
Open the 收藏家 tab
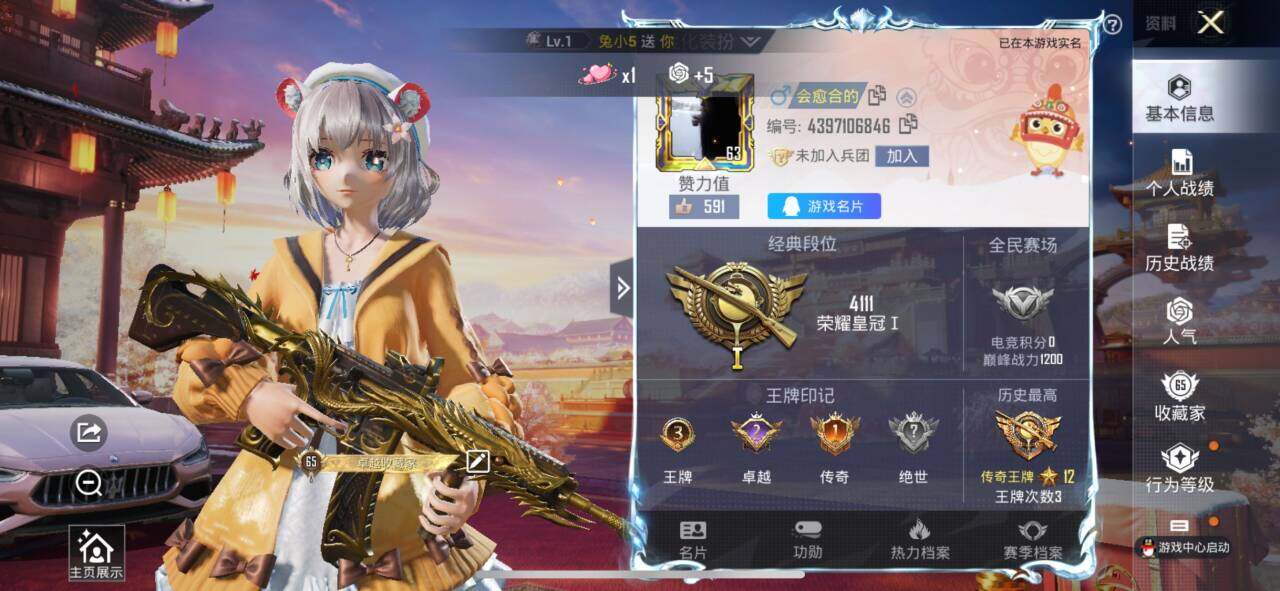[x=1180, y=396]
